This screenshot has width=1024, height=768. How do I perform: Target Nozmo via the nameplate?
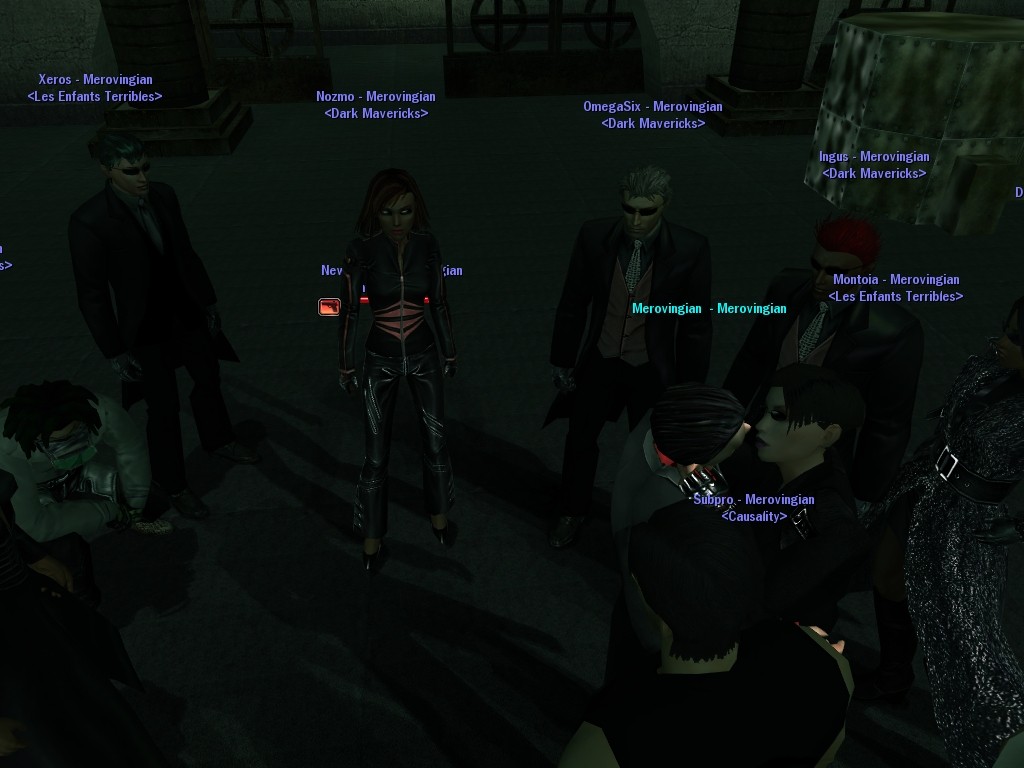coord(375,97)
